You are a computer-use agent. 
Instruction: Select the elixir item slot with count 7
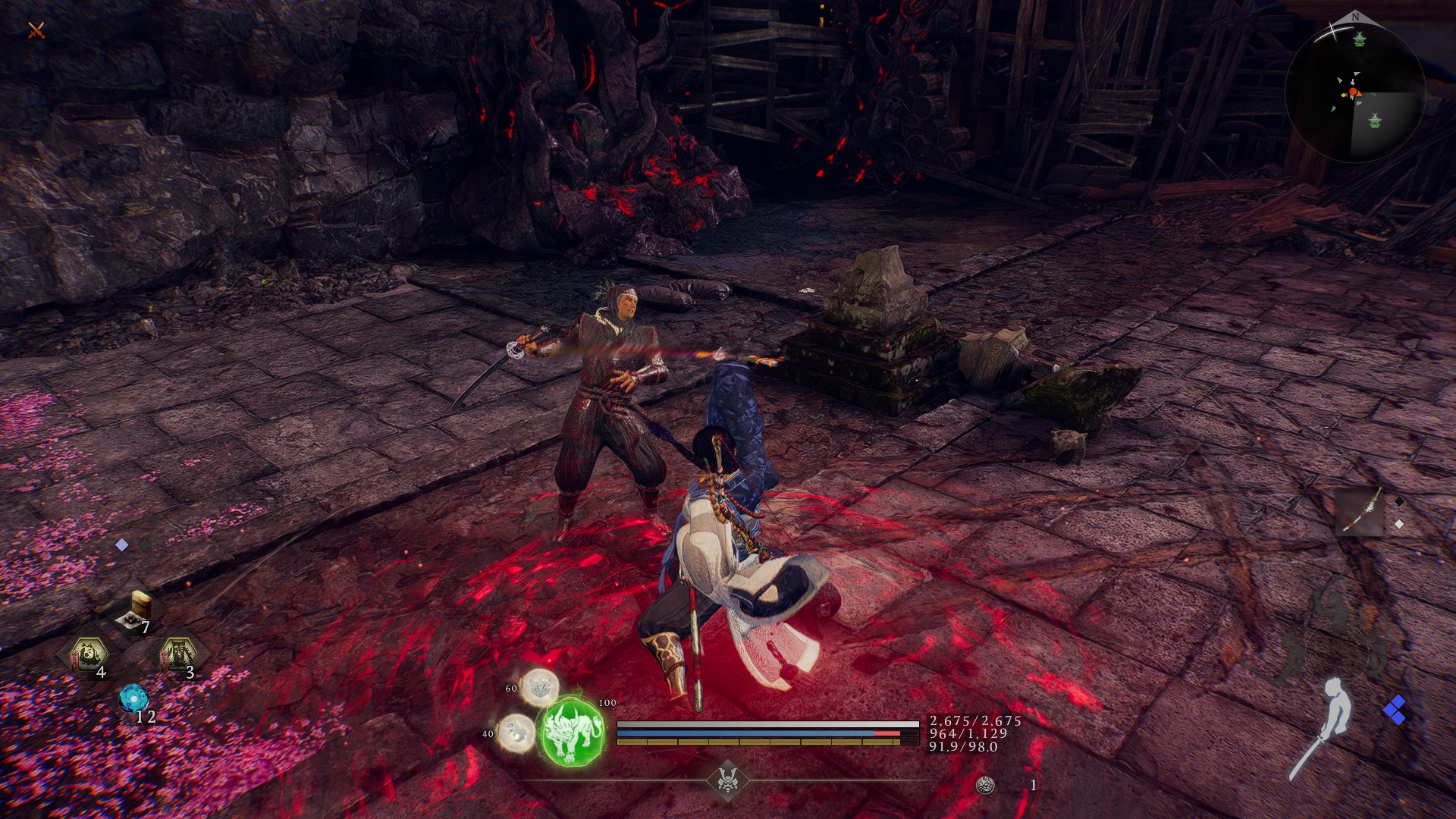point(137,611)
